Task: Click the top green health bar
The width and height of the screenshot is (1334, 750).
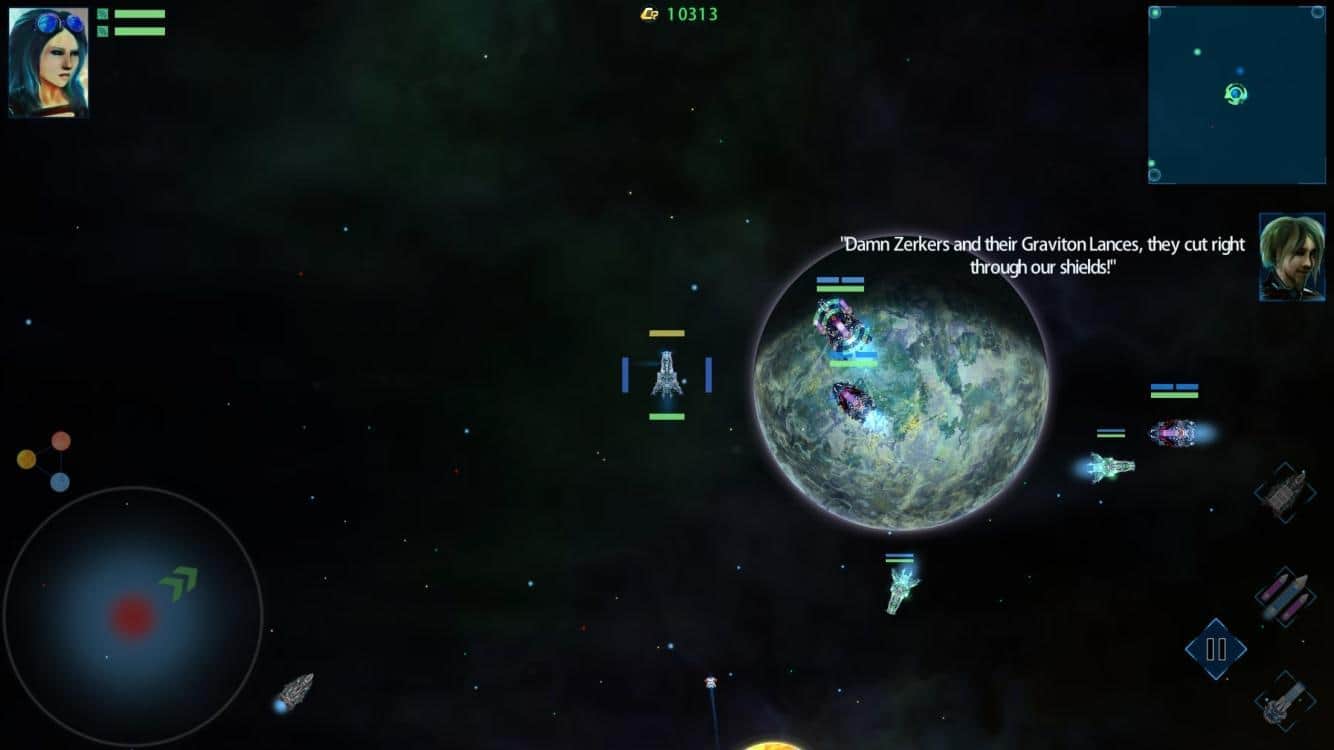Action: tap(140, 13)
